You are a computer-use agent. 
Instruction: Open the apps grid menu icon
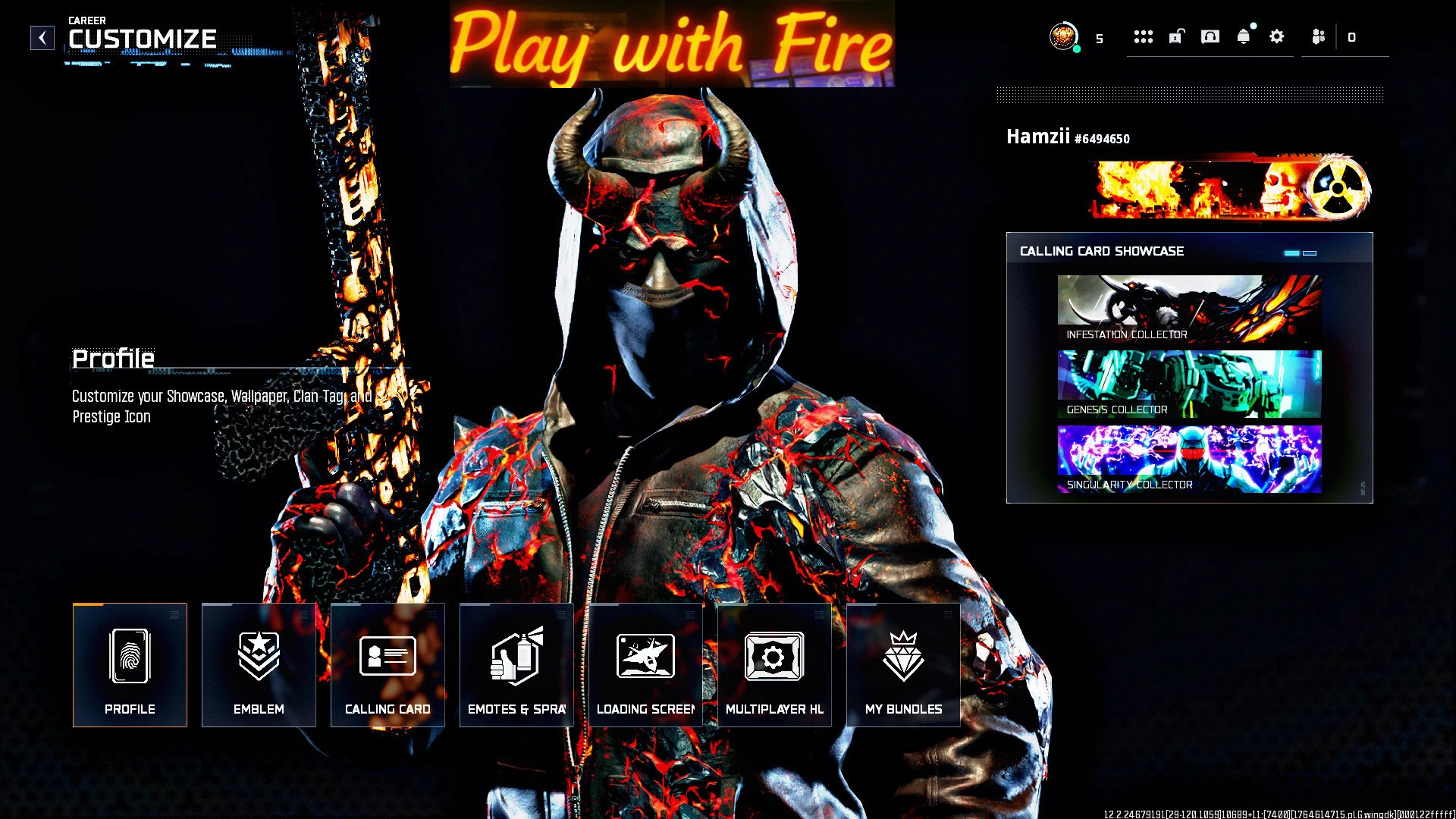coord(1144,36)
